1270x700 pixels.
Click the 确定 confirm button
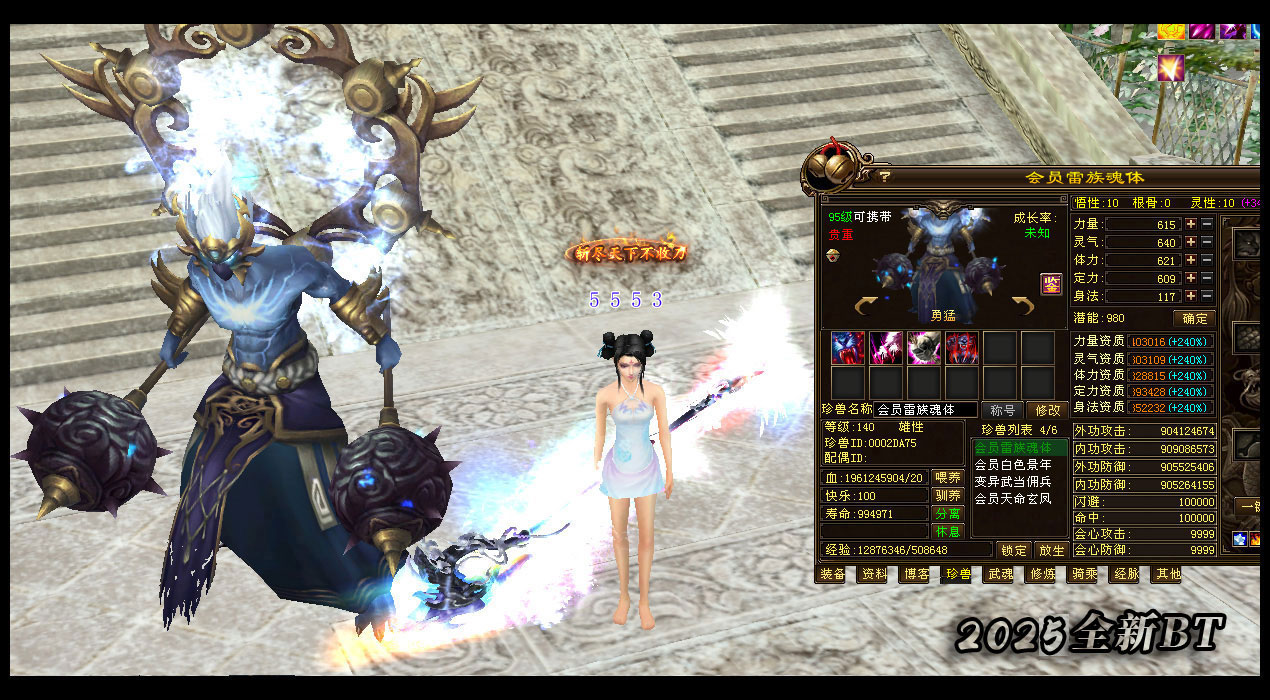point(1194,319)
